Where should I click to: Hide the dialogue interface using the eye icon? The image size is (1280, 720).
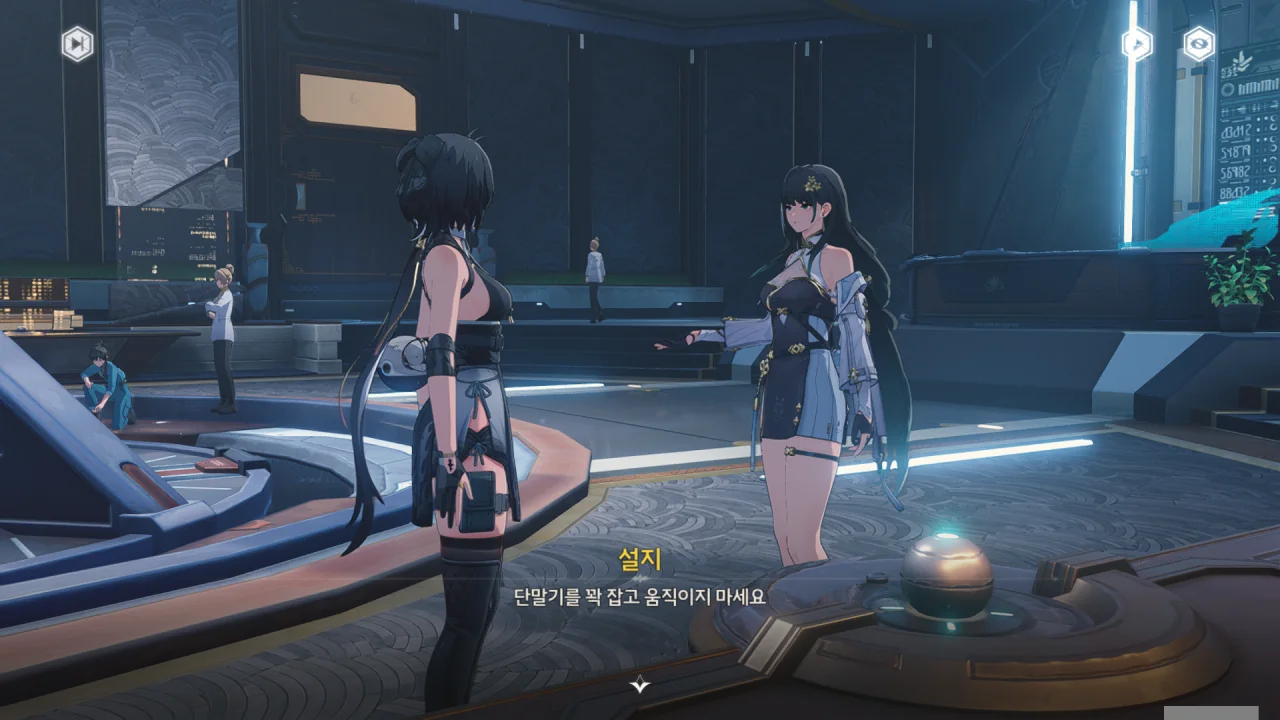(x=1199, y=43)
